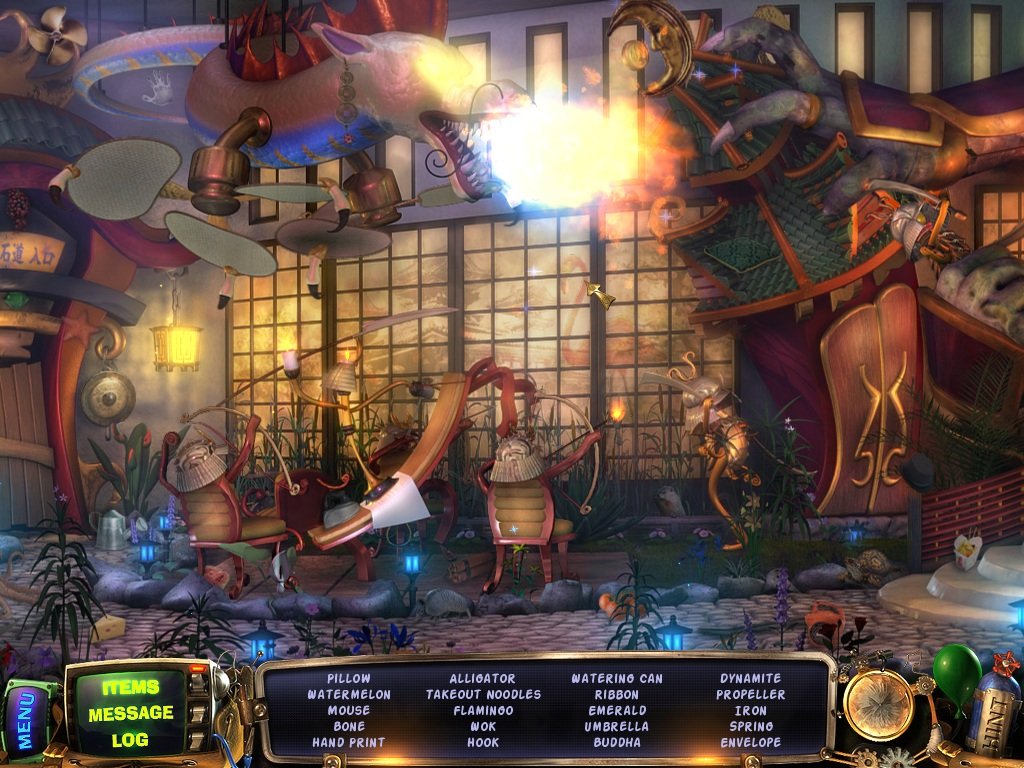This screenshot has width=1024, height=768.
Task: Choose TAKEOUT NOODLES in the list
Action: [x=483, y=694]
